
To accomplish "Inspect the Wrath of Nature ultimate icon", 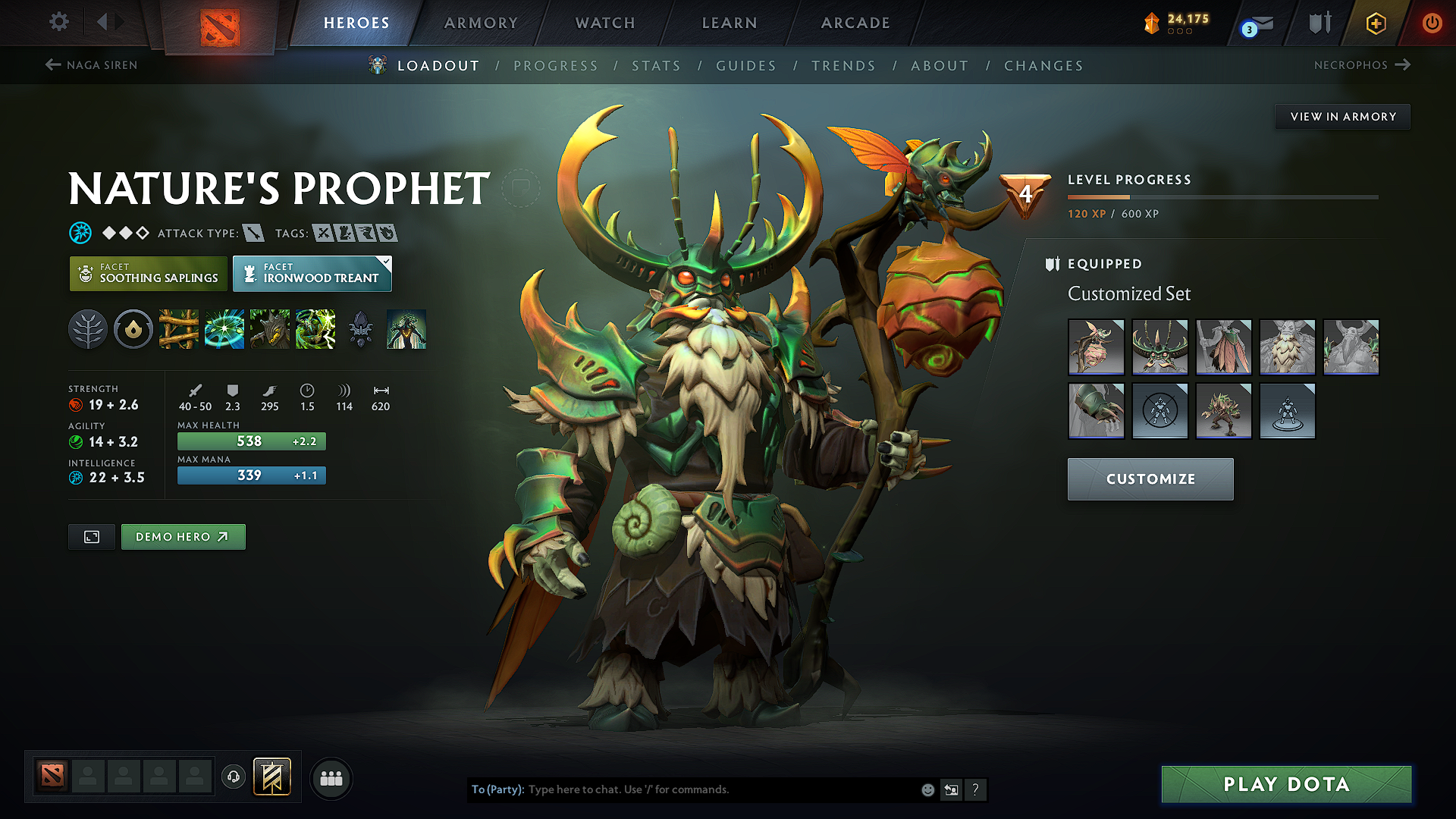I will click(x=315, y=329).
